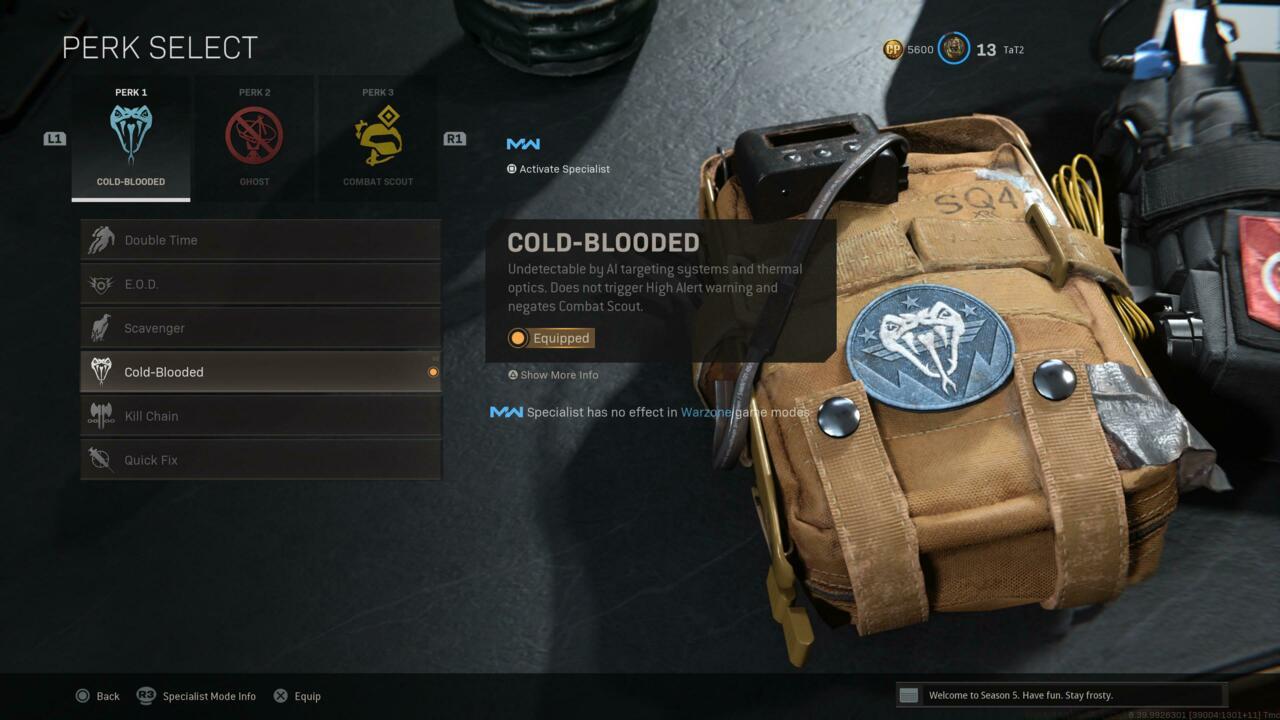Viewport: 1280px width, 720px height.
Task: Open the Season 5 welcome message
Action: pyautogui.click(x=1060, y=695)
